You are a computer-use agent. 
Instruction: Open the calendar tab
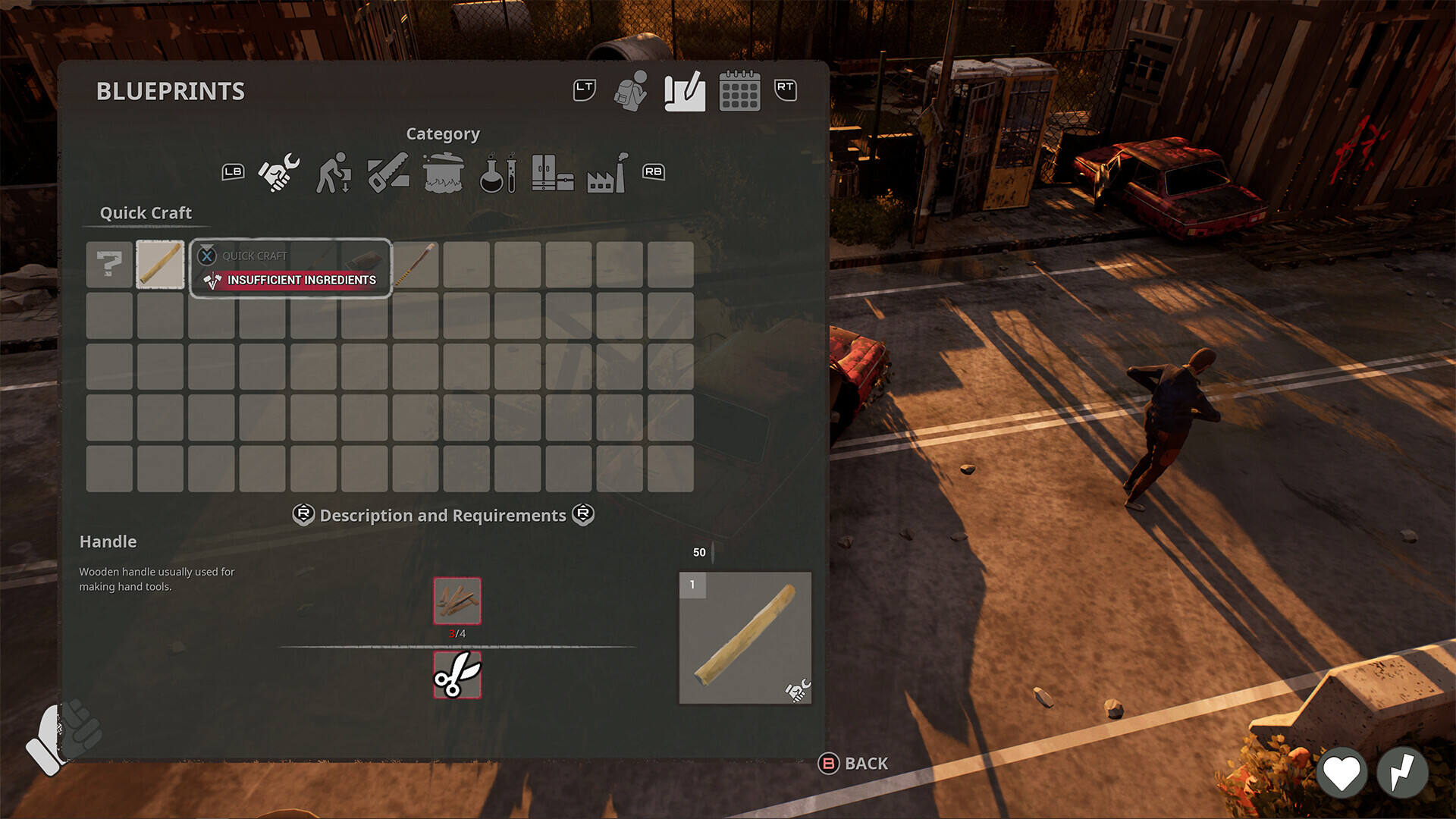[739, 92]
